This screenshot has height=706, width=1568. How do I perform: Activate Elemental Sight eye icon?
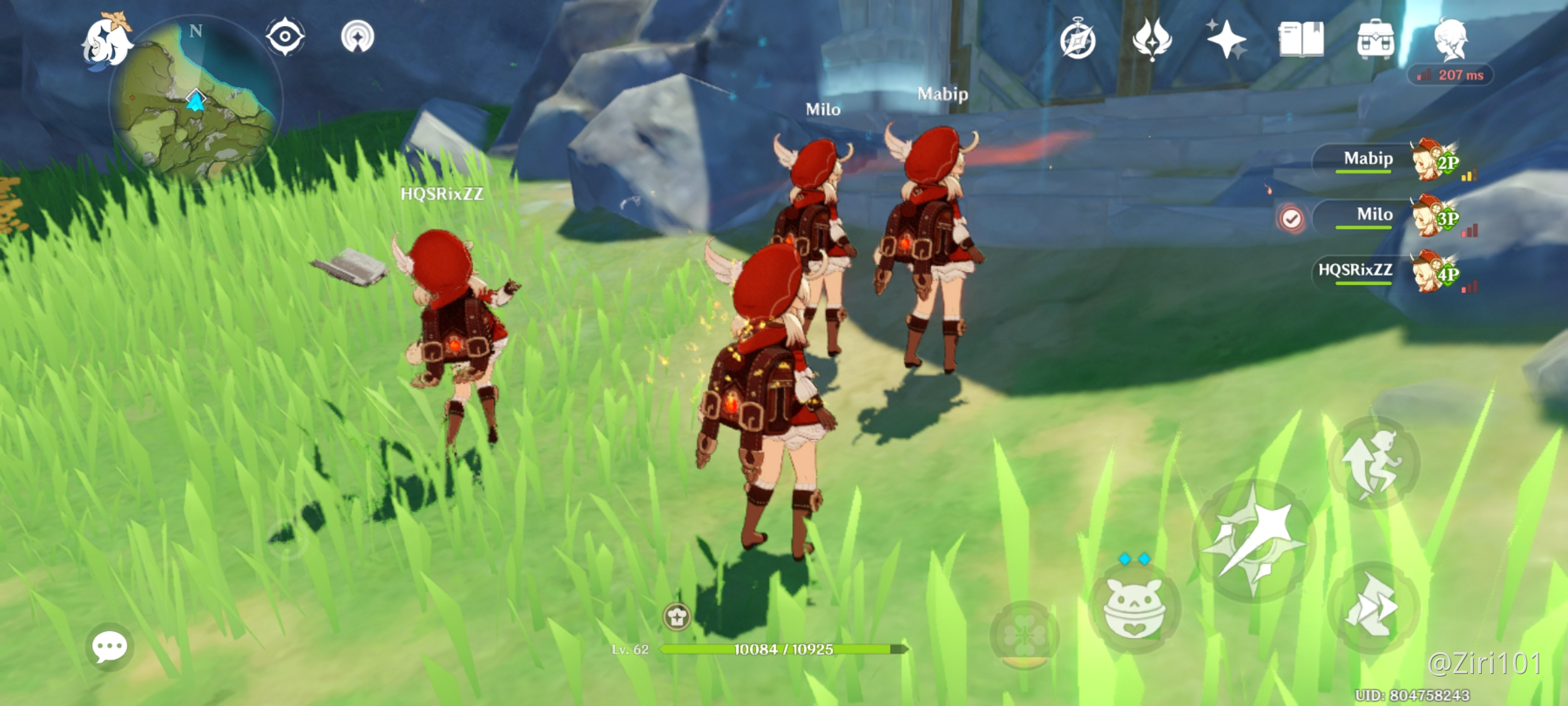tap(284, 38)
